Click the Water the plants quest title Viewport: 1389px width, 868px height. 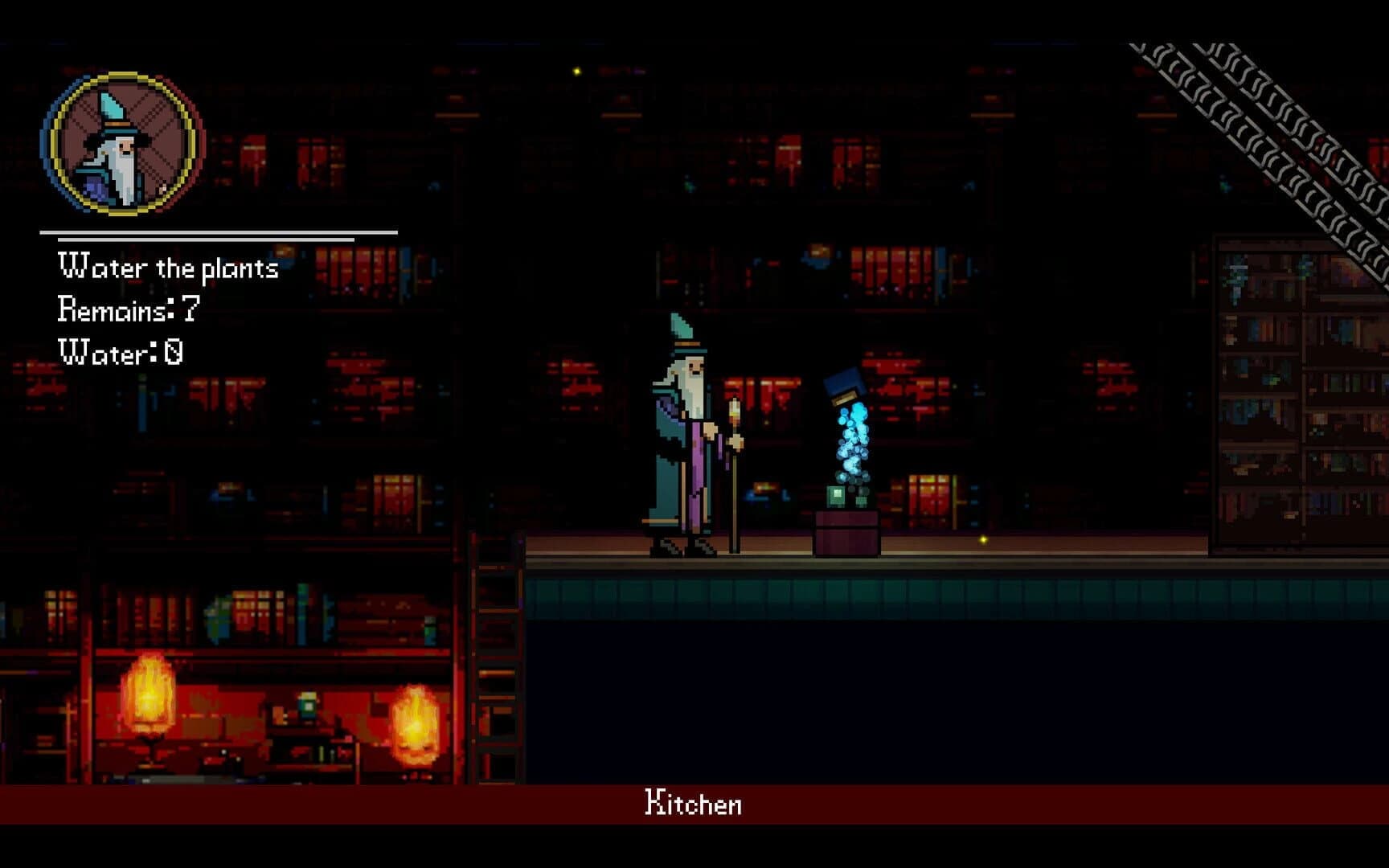coord(168,268)
